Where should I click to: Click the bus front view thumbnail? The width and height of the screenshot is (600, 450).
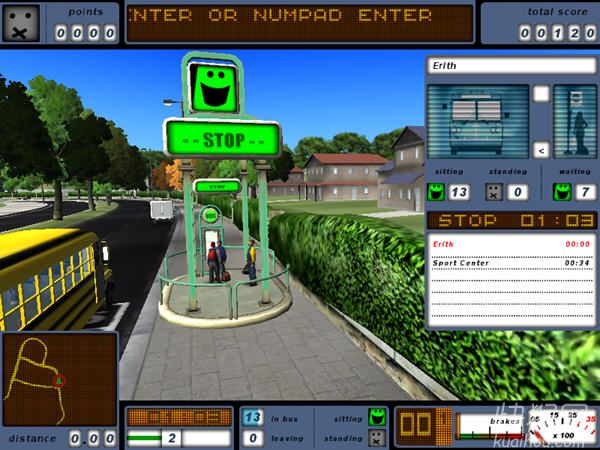[x=477, y=121]
